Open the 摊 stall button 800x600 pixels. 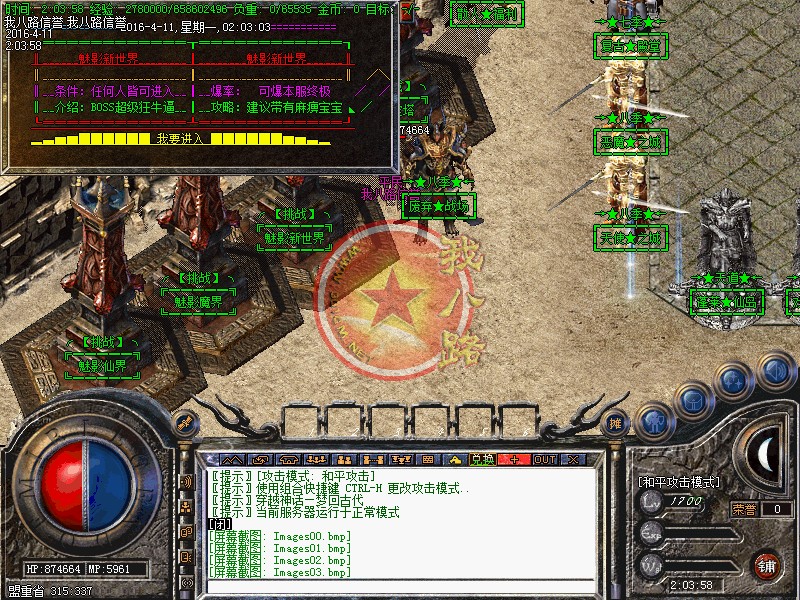[x=618, y=421]
